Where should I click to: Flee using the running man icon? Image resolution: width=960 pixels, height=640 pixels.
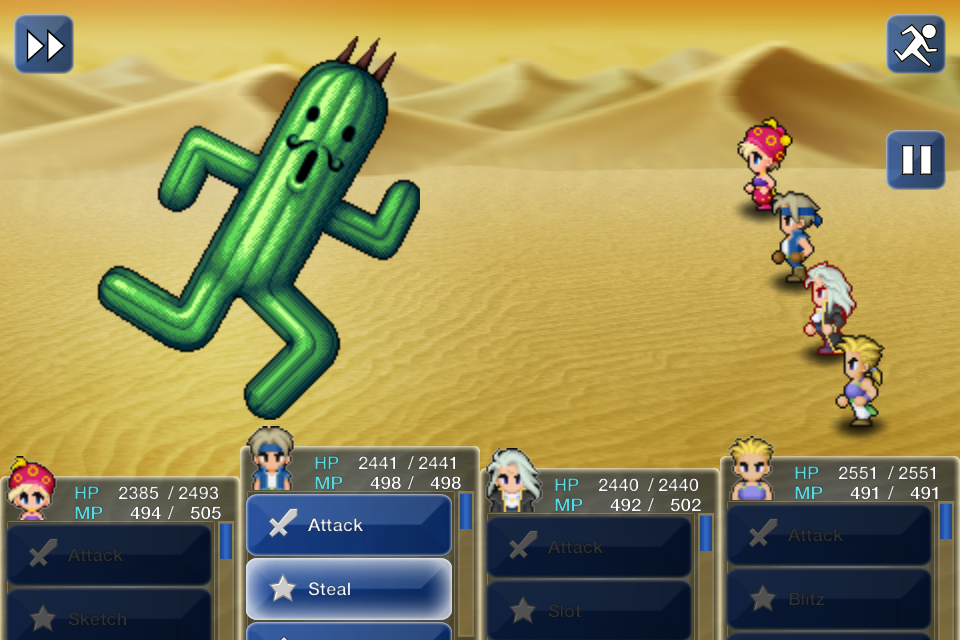915,45
